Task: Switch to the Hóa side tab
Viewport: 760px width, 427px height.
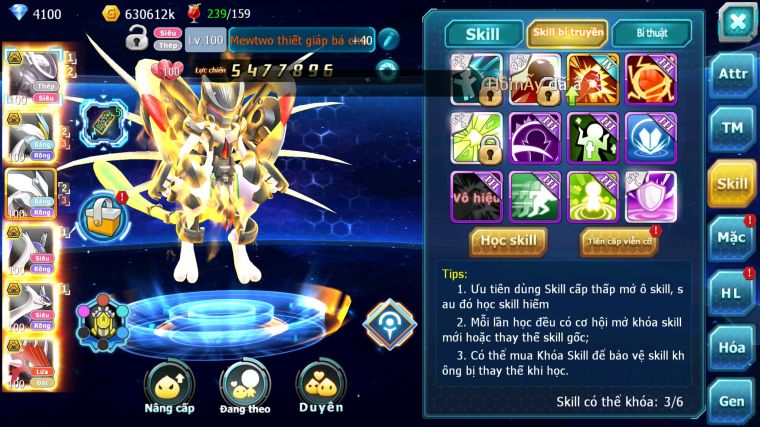Action: (x=733, y=347)
